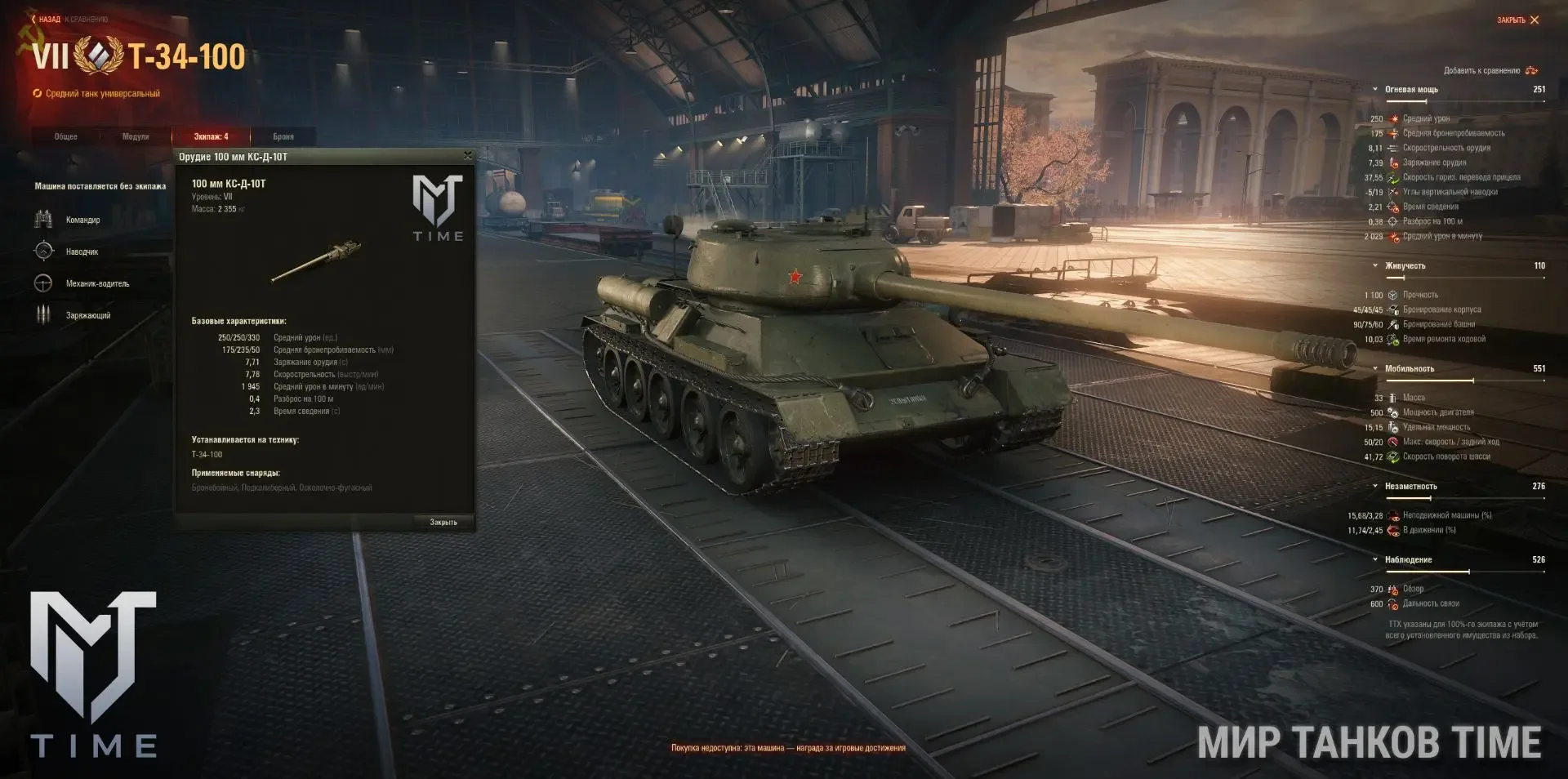Toggle the Мобильность stats section
The width and height of the screenshot is (1568, 779).
(x=1375, y=369)
